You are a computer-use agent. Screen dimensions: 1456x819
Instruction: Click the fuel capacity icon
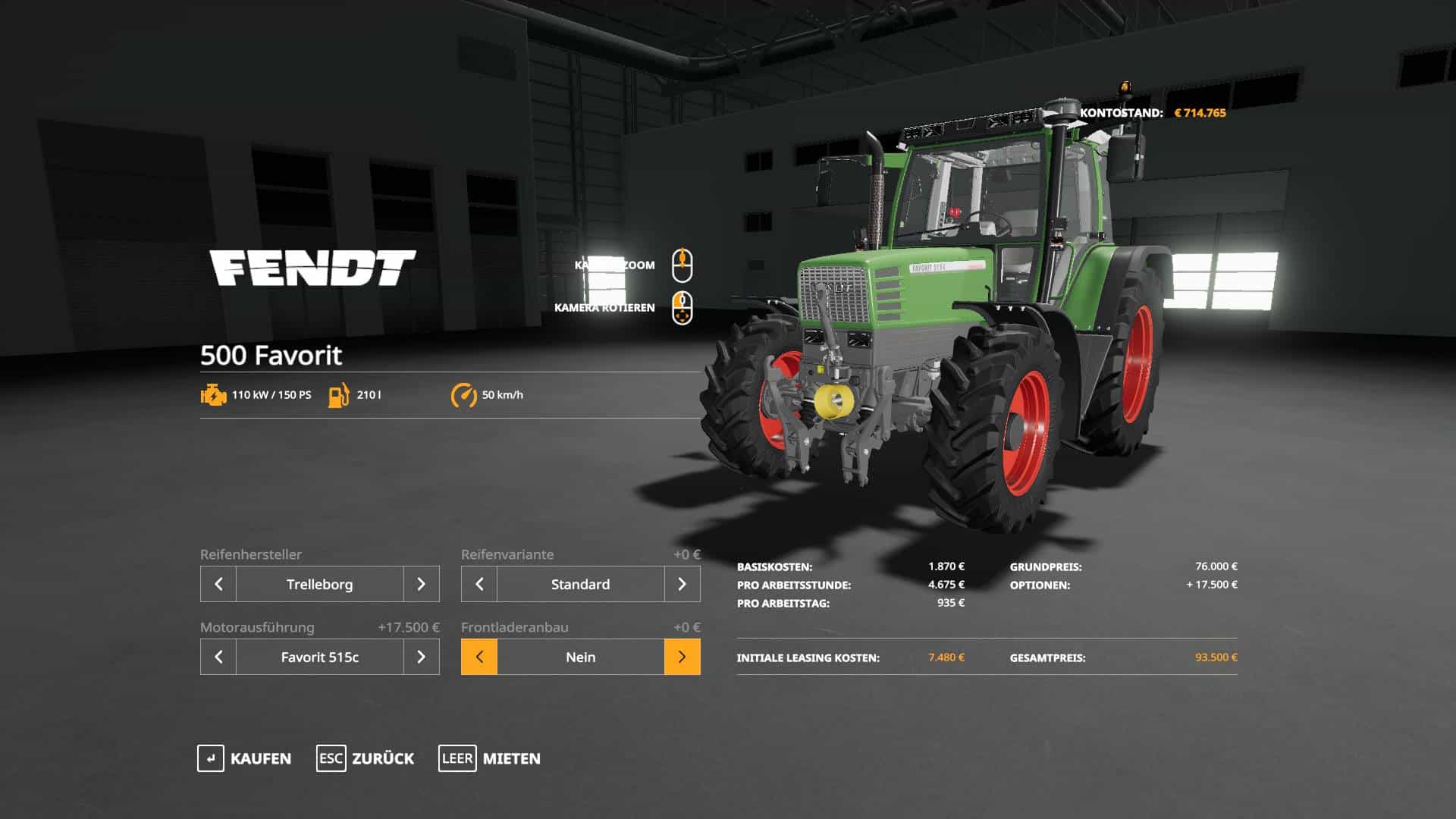(x=339, y=394)
